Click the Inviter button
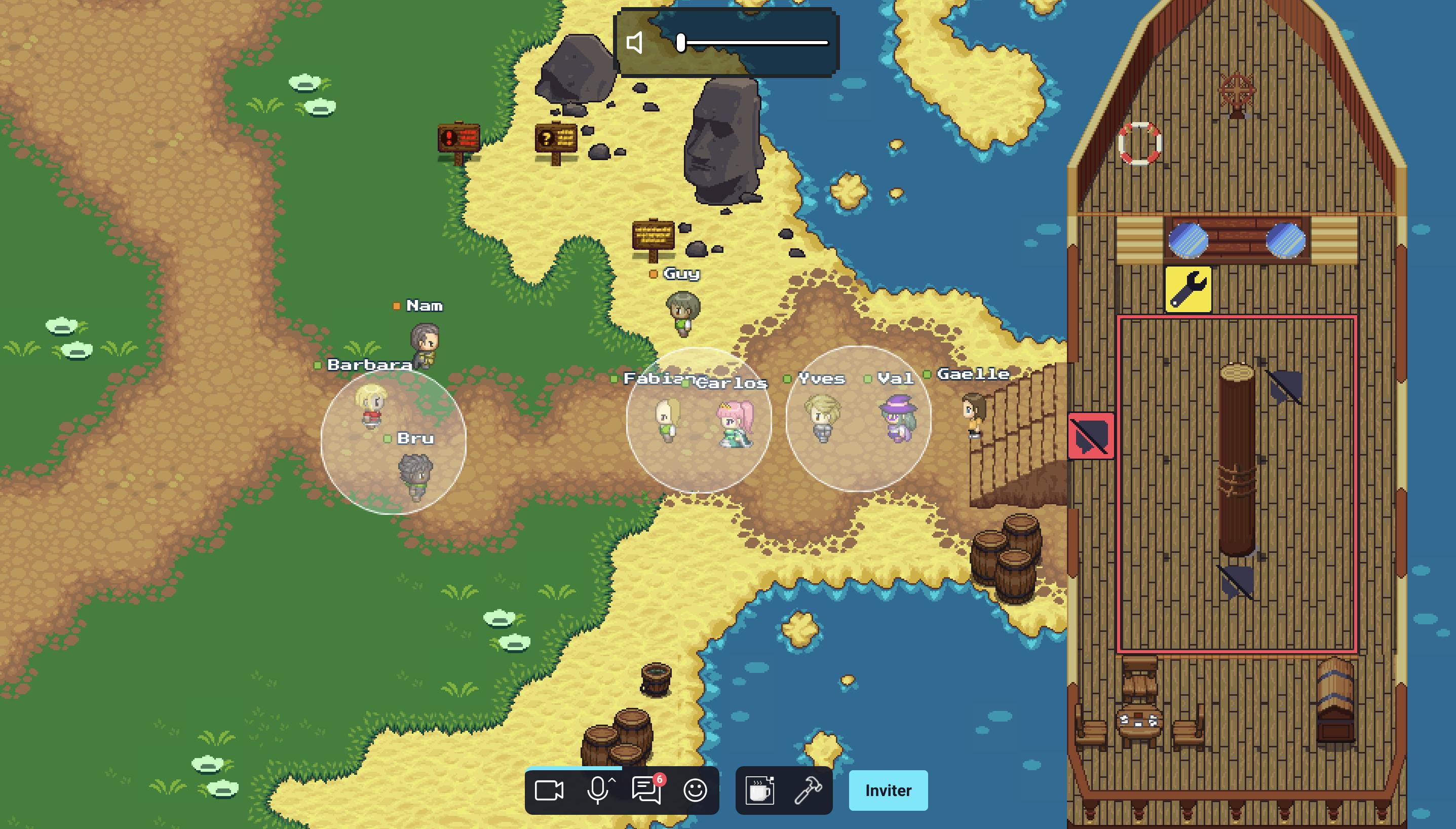The width and height of the screenshot is (1456, 829). [x=888, y=790]
